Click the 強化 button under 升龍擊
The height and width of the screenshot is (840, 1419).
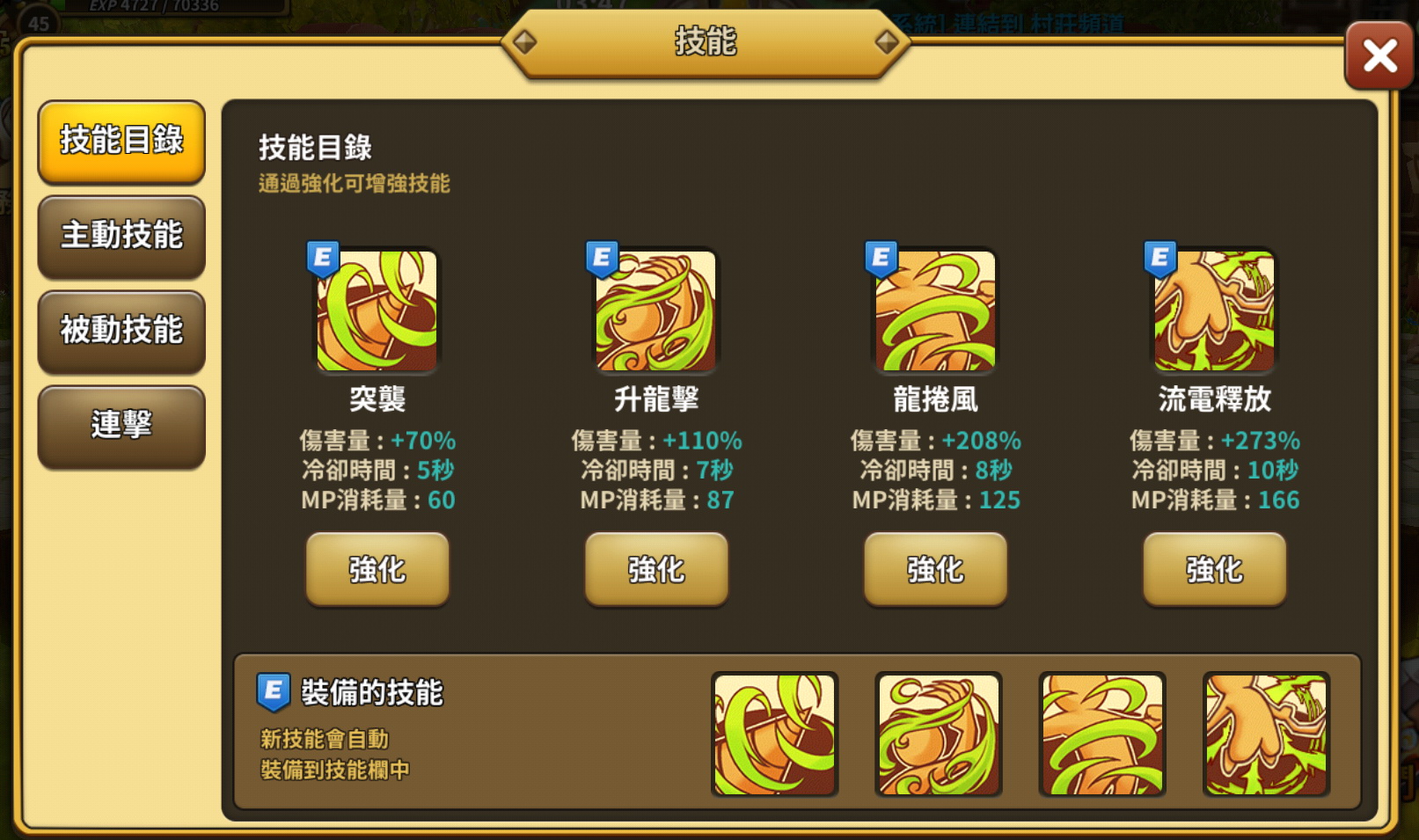(x=655, y=570)
